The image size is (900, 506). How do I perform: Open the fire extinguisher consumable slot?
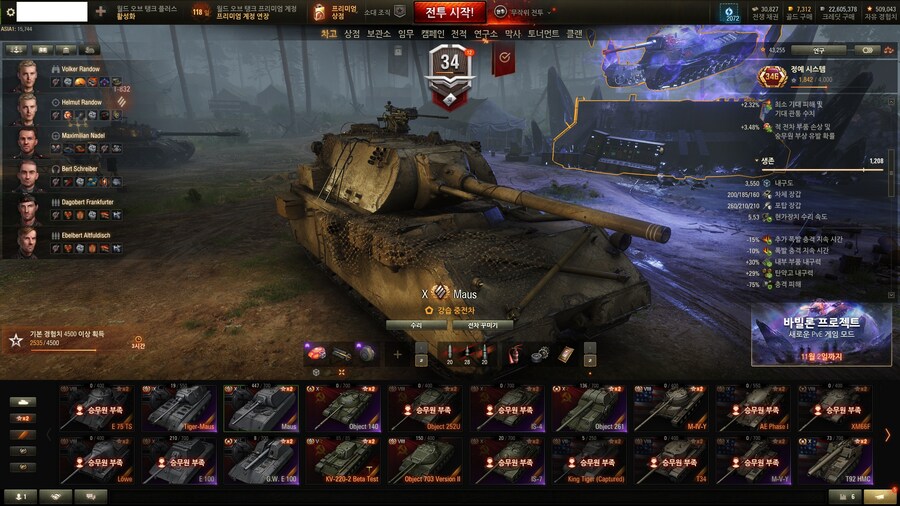tap(516, 353)
